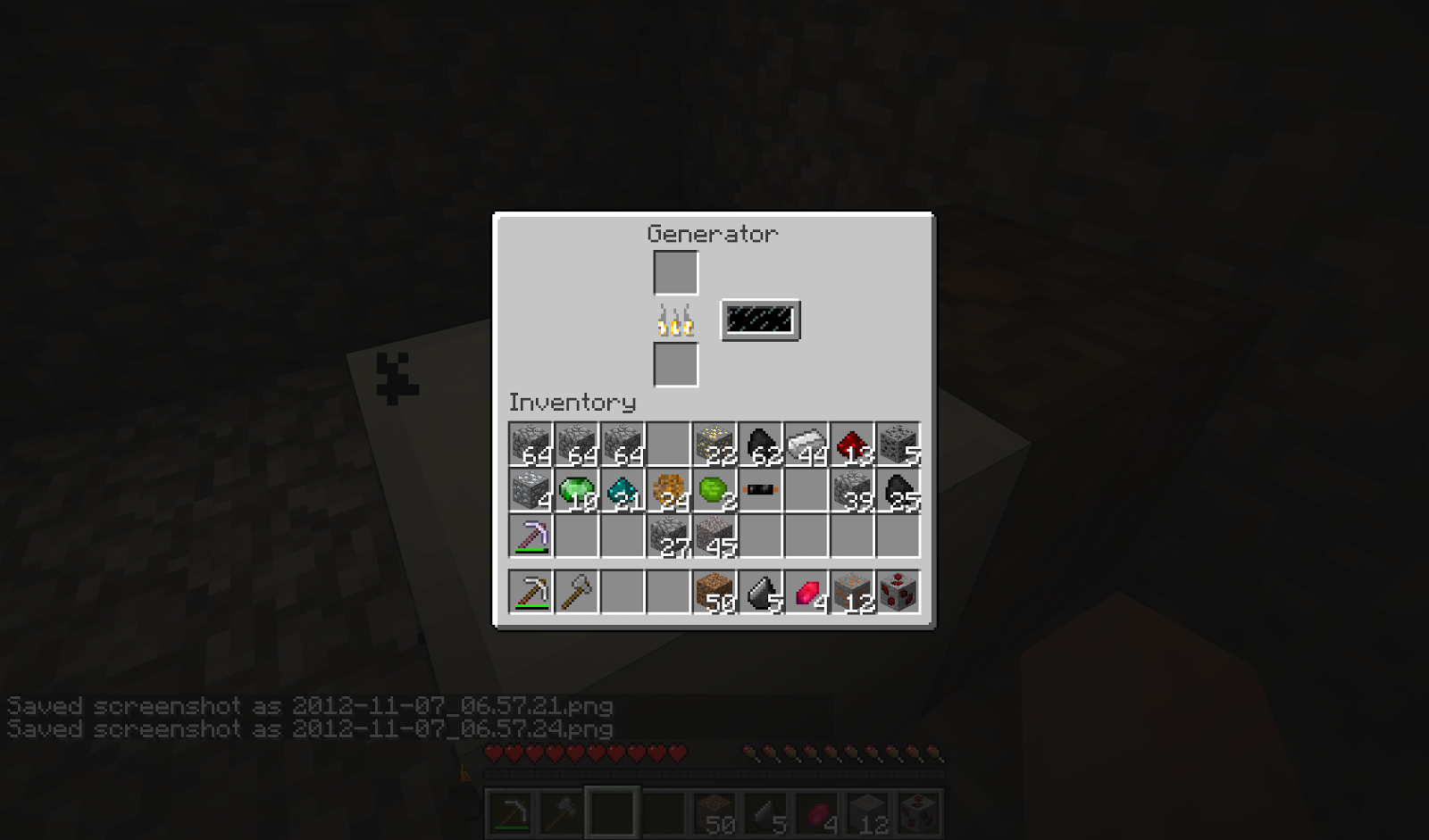Viewport: 1429px width, 840px height.
Task: Grab the dirt stack of 50
Action: [x=714, y=592]
